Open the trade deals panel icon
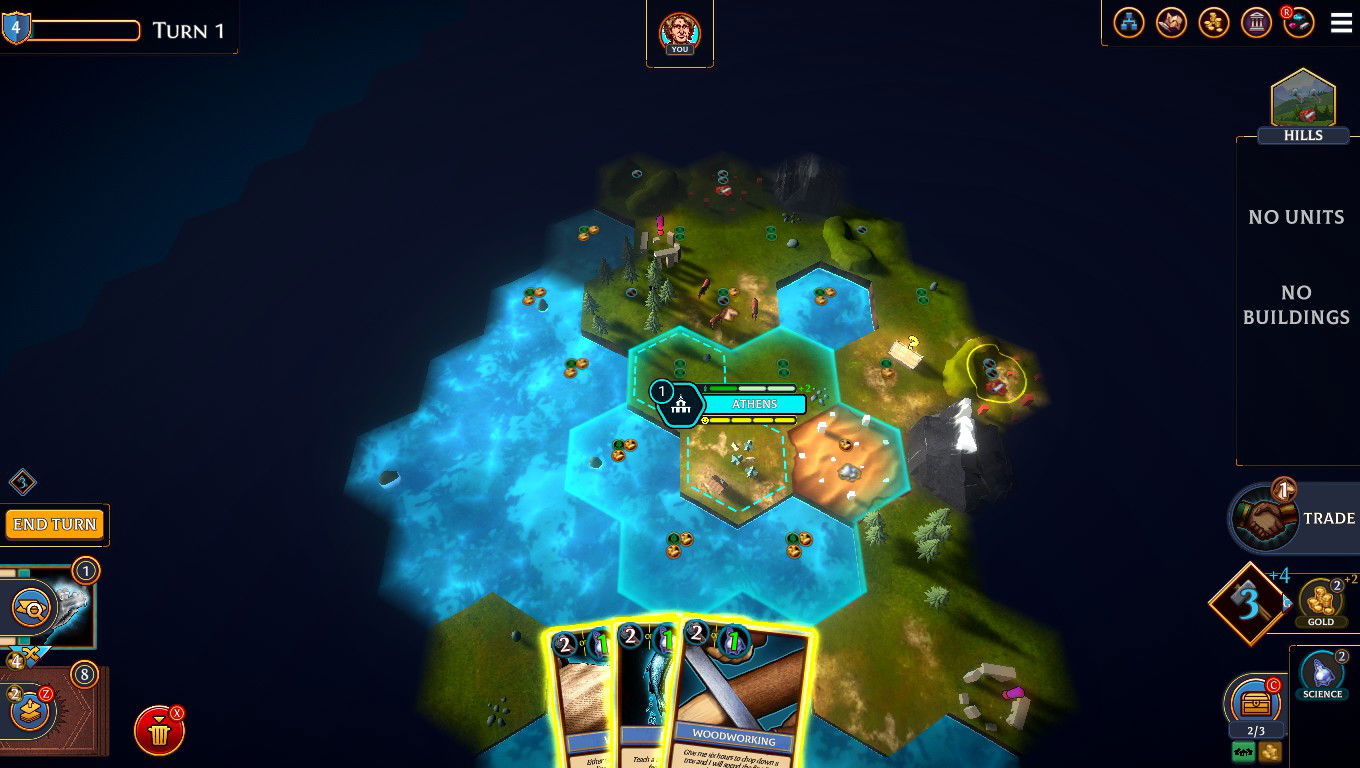Image resolution: width=1360 pixels, height=768 pixels. click(1171, 22)
